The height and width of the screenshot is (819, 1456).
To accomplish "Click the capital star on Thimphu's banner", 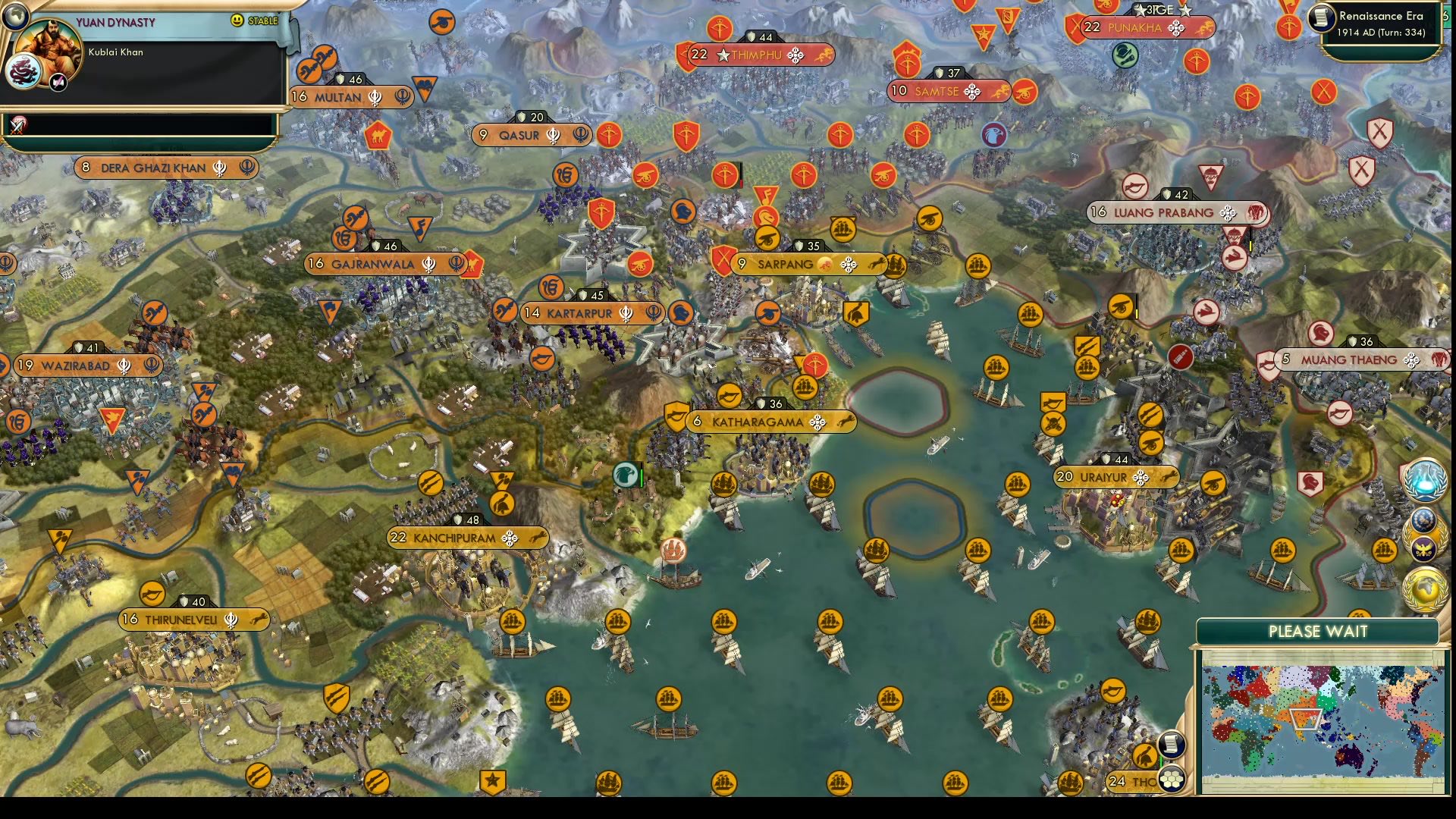I will tap(721, 55).
